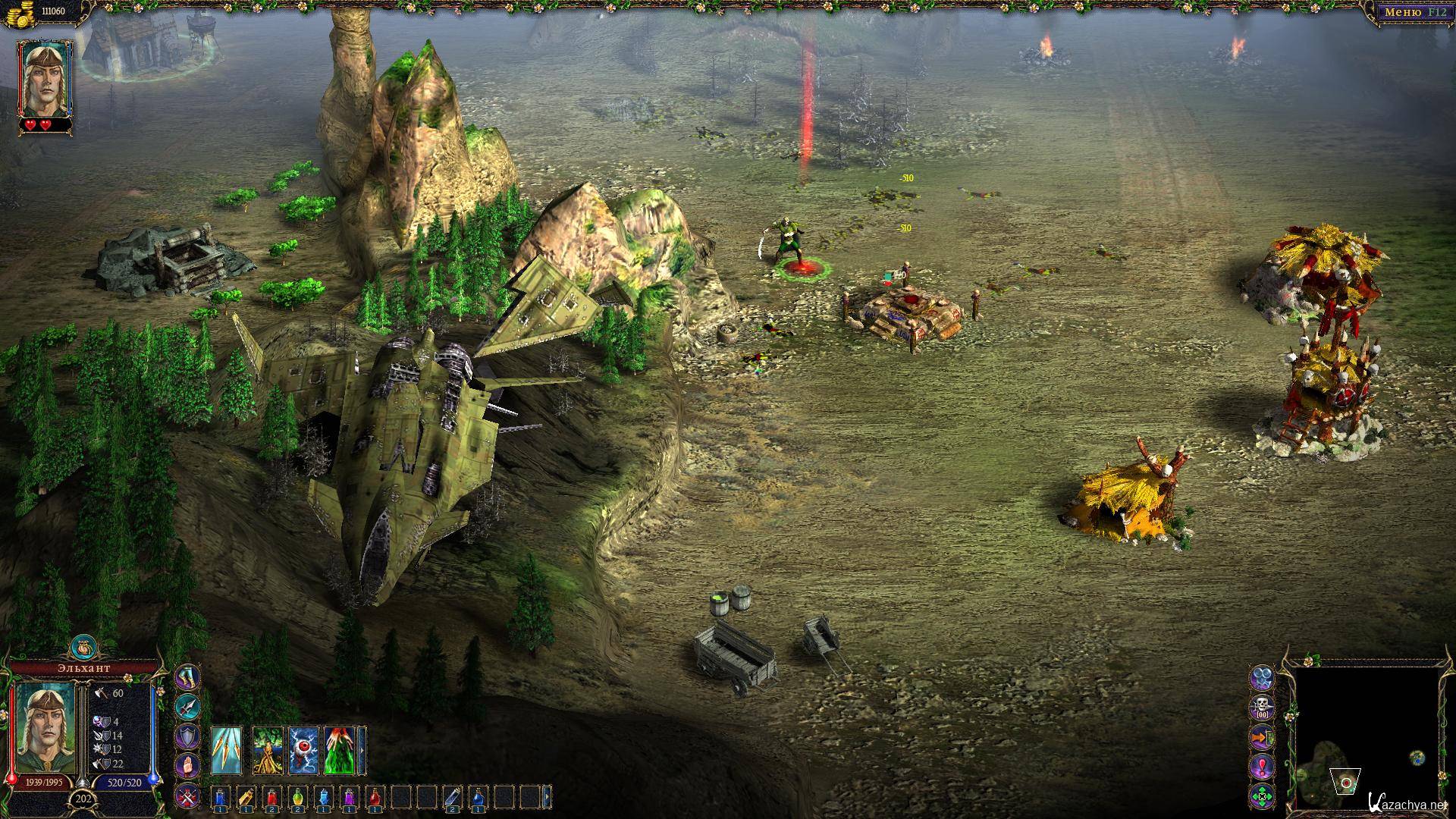Cast the tree-and-figure nature spell
The height and width of the screenshot is (819, 1456).
267,751
